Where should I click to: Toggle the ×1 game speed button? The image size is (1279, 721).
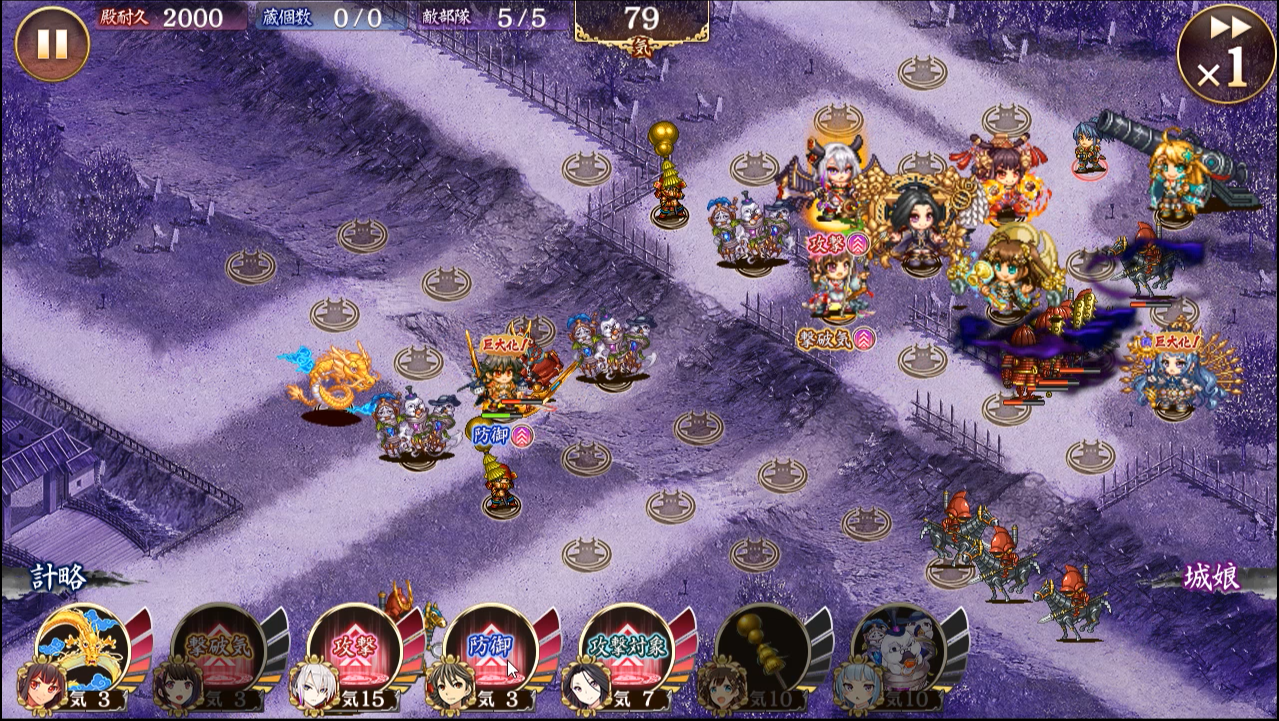tap(1226, 53)
